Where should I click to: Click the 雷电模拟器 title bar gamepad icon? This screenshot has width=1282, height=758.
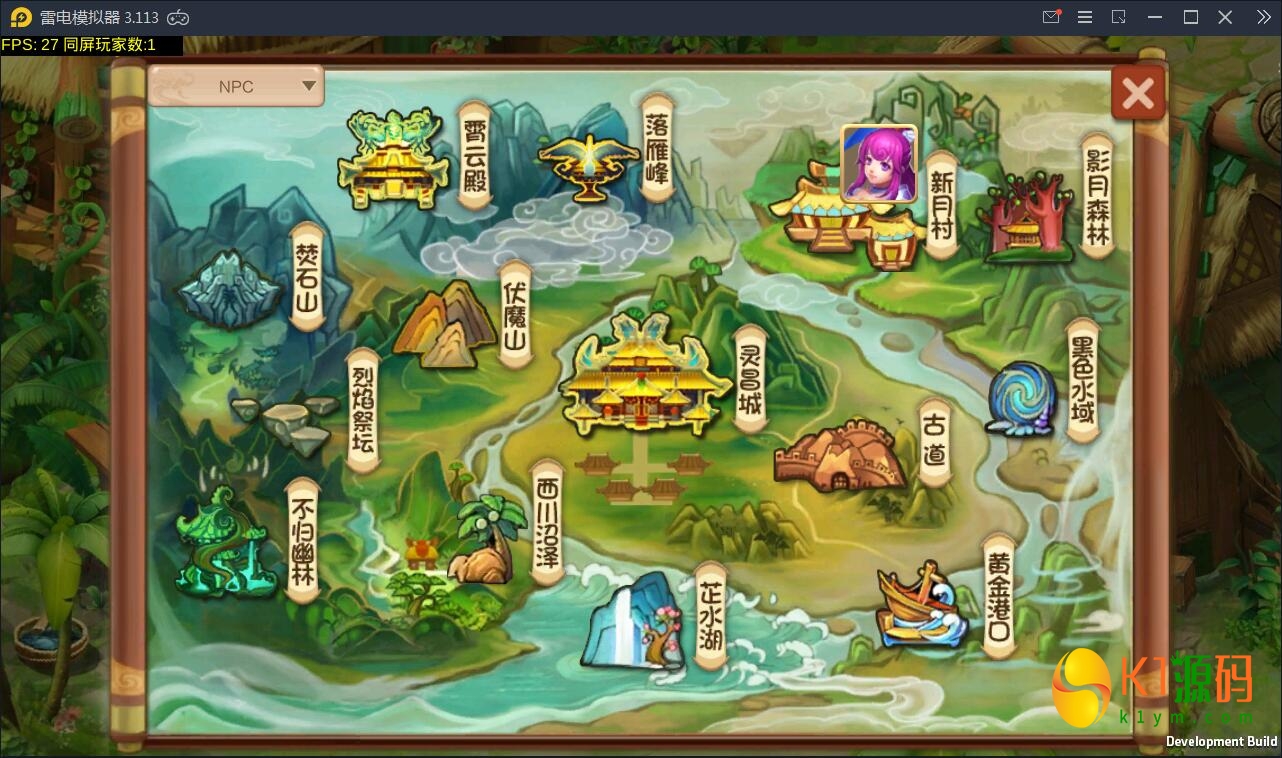coord(177,17)
